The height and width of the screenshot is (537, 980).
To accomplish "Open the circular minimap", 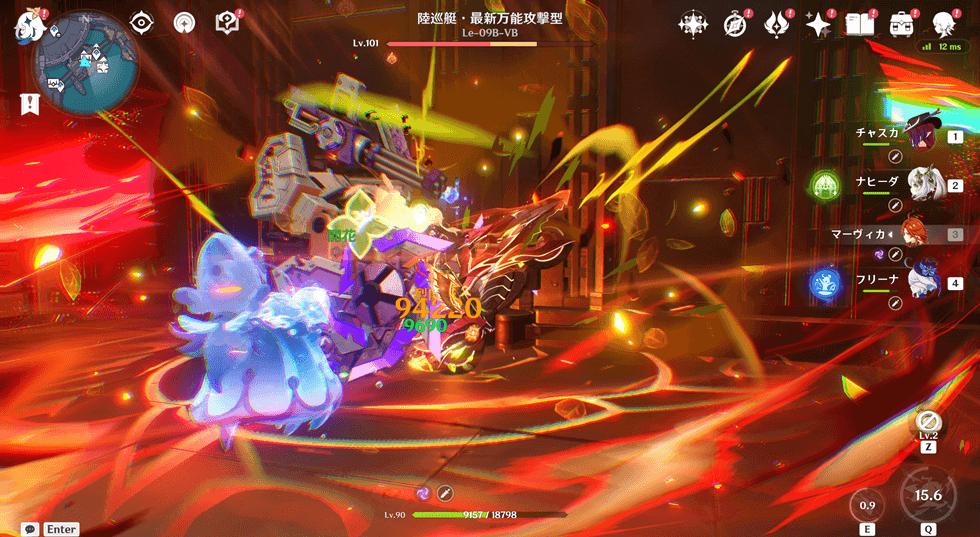I will (87, 62).
